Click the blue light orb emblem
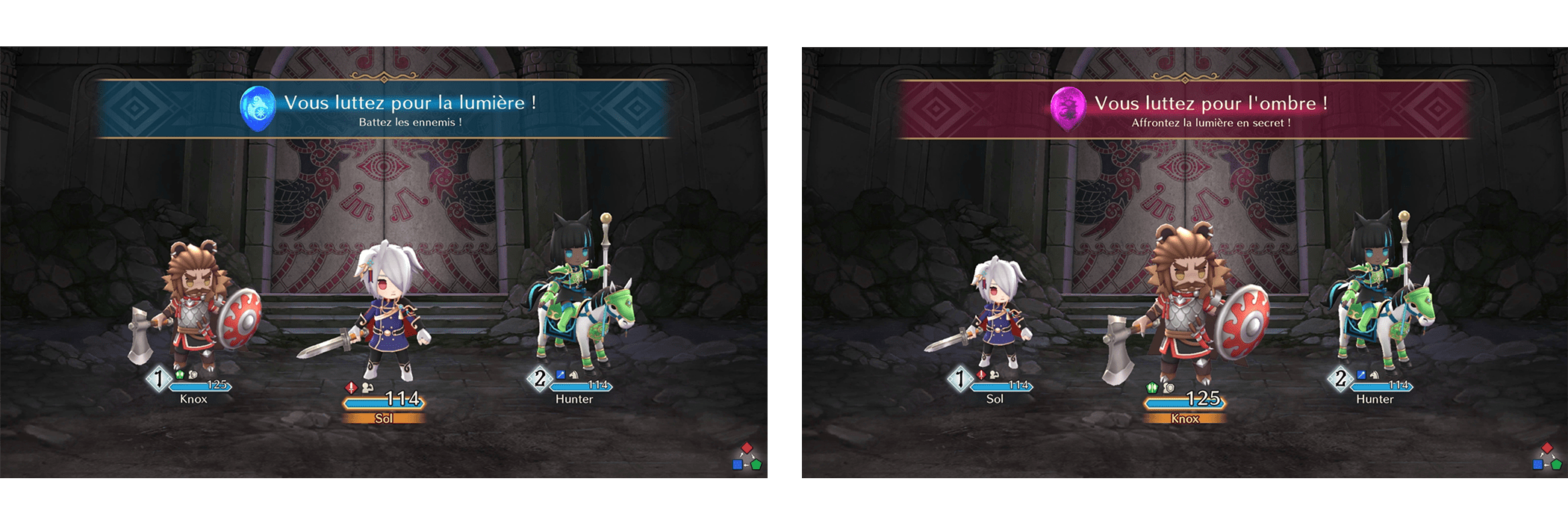The image size is (1568, 523). 257,108
